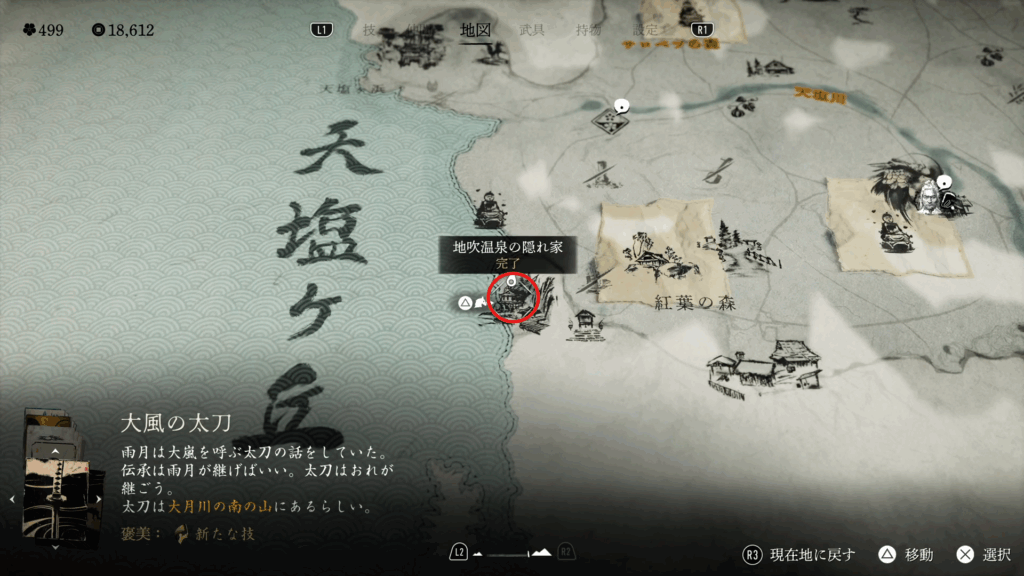Adjust the map zoom slider

point(513,552)
